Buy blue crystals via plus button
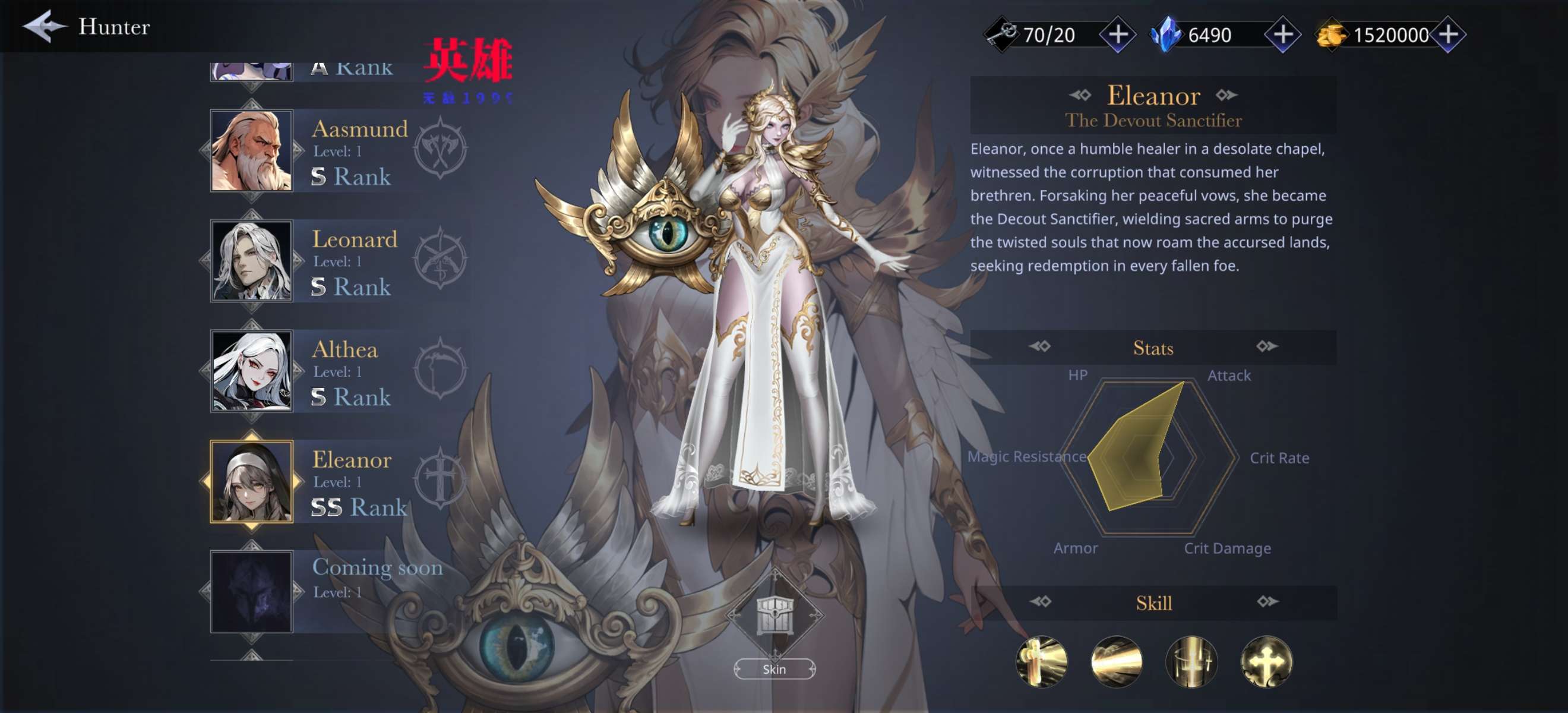 tap(1282, 34)
